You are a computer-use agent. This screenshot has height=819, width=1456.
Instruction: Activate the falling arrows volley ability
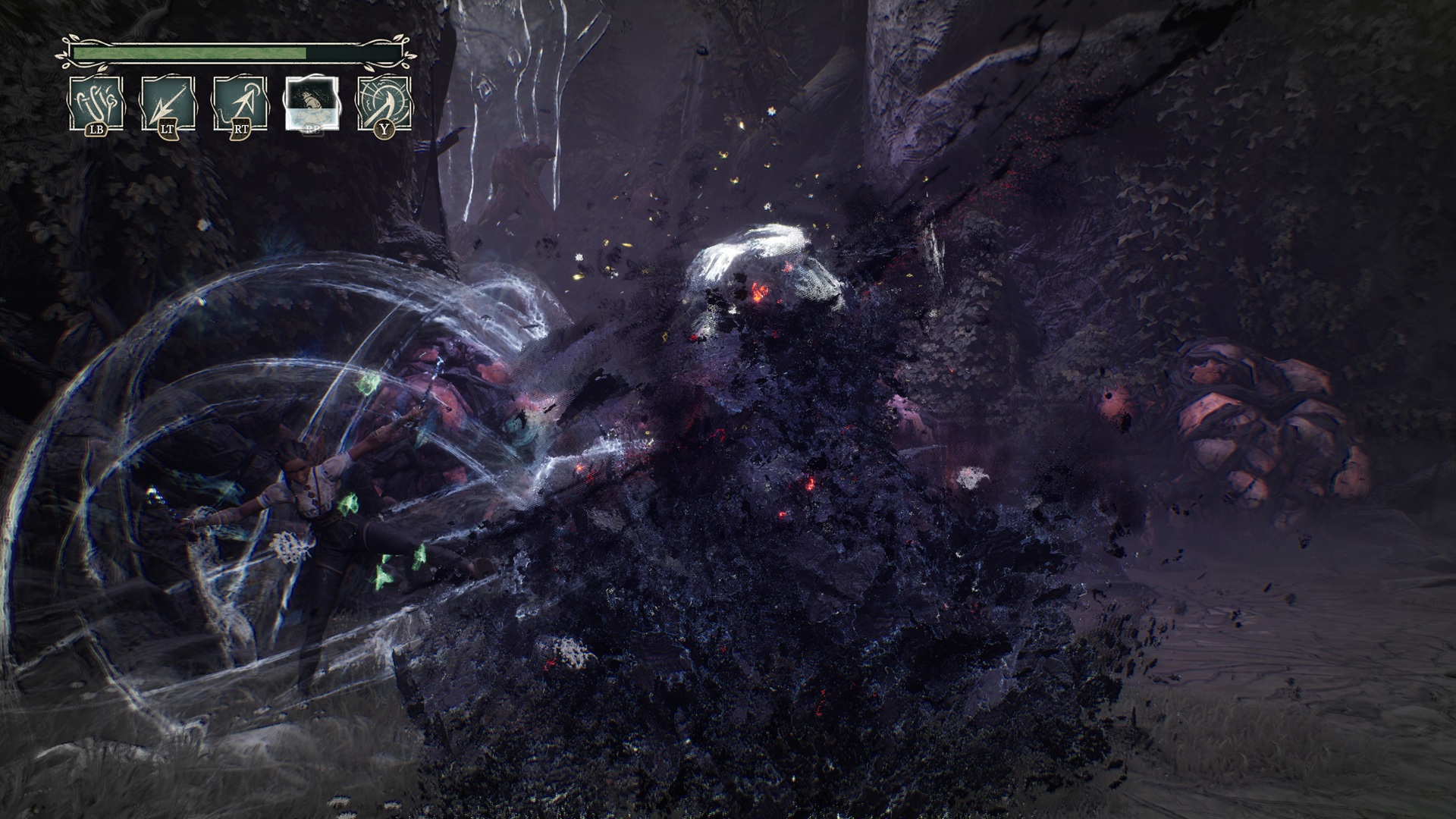(x=96, y=102)
